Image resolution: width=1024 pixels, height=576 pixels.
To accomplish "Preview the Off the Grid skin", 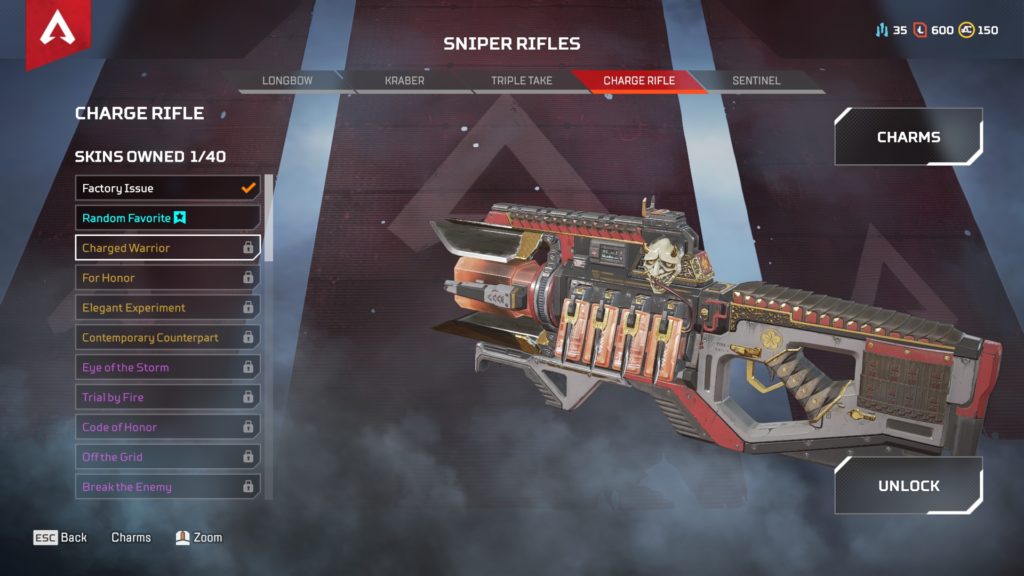I will (x=167, y=457).
